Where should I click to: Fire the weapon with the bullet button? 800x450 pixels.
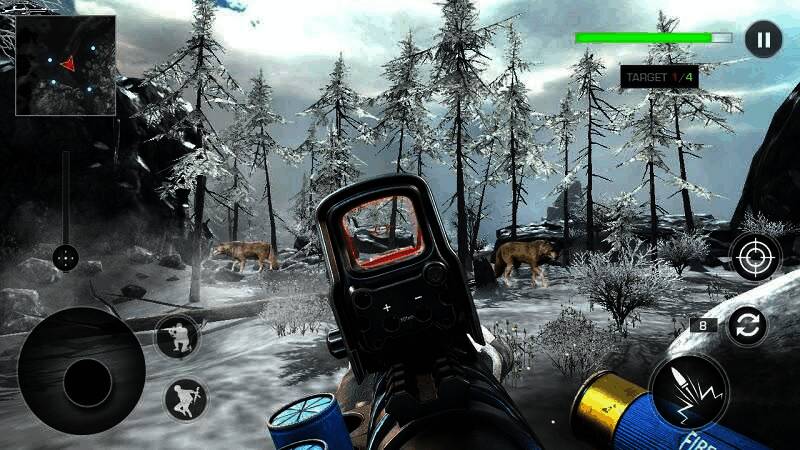tap(687, 391)
